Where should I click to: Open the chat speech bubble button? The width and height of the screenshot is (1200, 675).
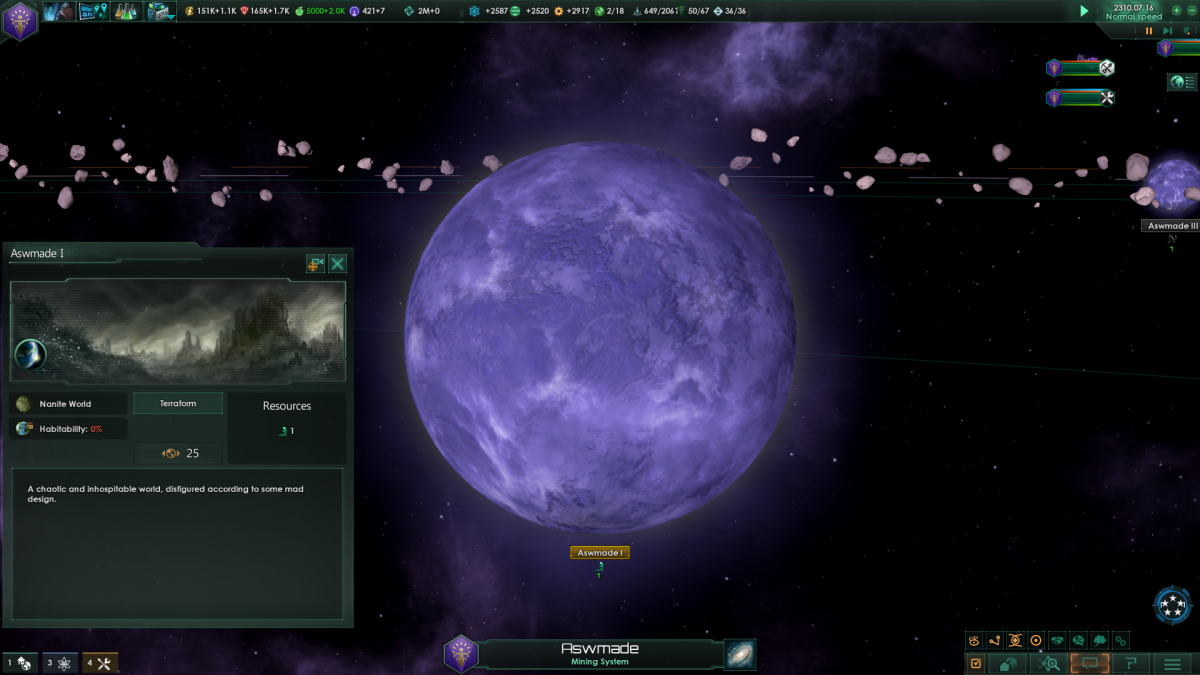(1090, 663)
